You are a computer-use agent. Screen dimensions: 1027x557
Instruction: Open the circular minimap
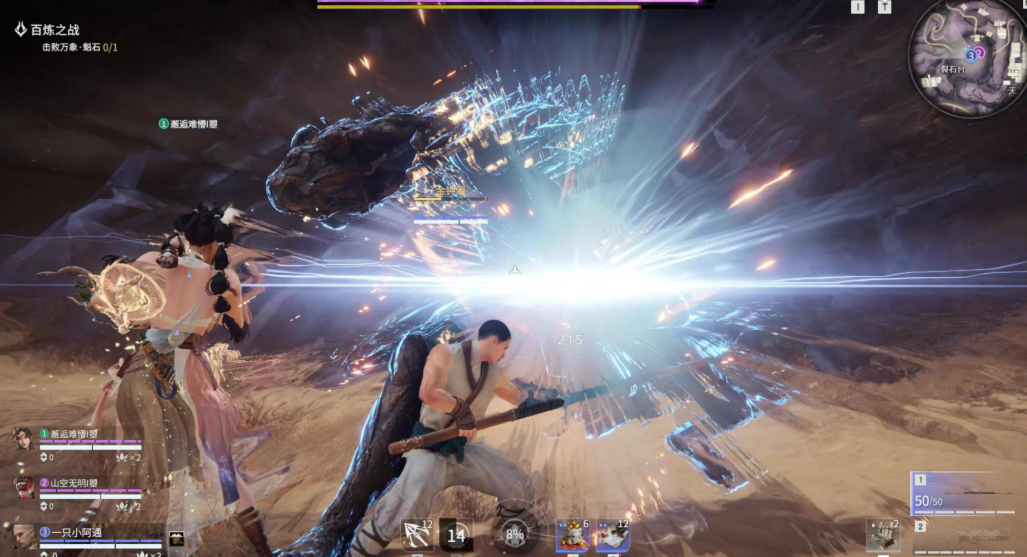(x=966, y=57)
